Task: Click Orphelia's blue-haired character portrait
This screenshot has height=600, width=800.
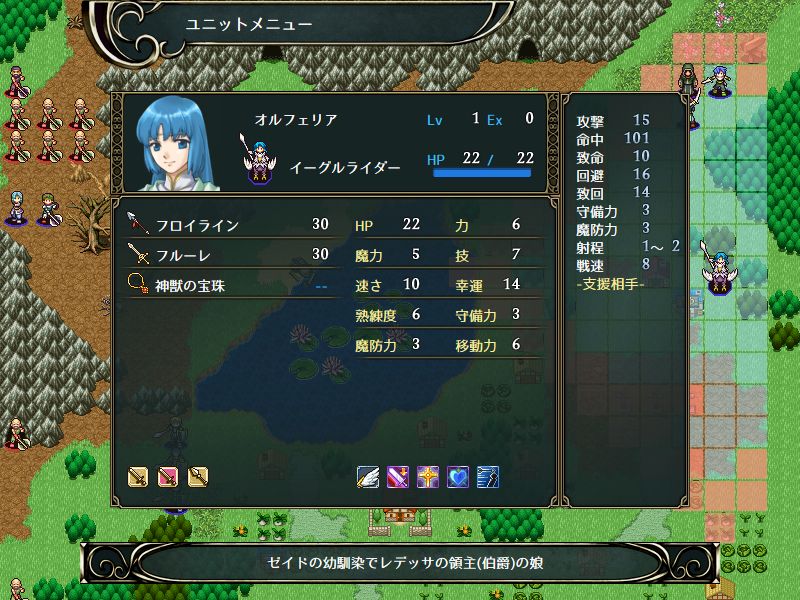Action: pos(180,145)
